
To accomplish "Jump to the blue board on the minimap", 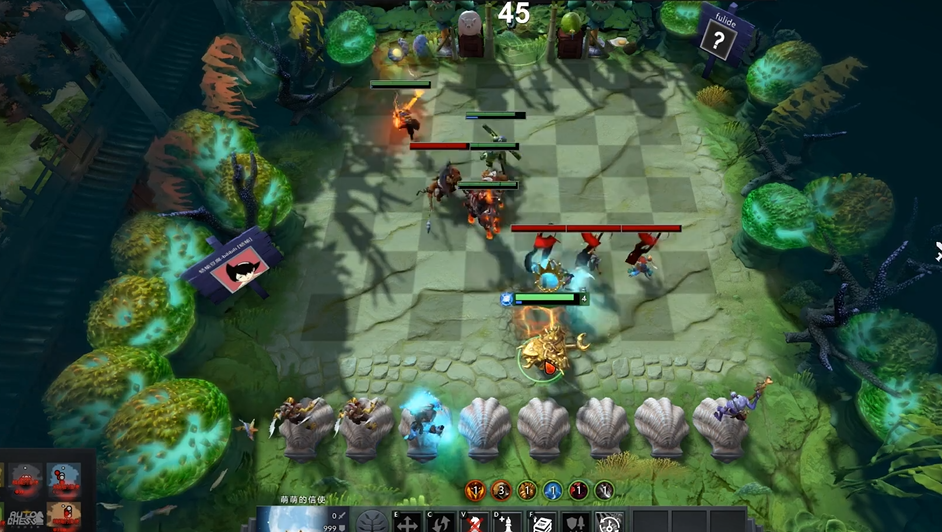I will [64, 478].
